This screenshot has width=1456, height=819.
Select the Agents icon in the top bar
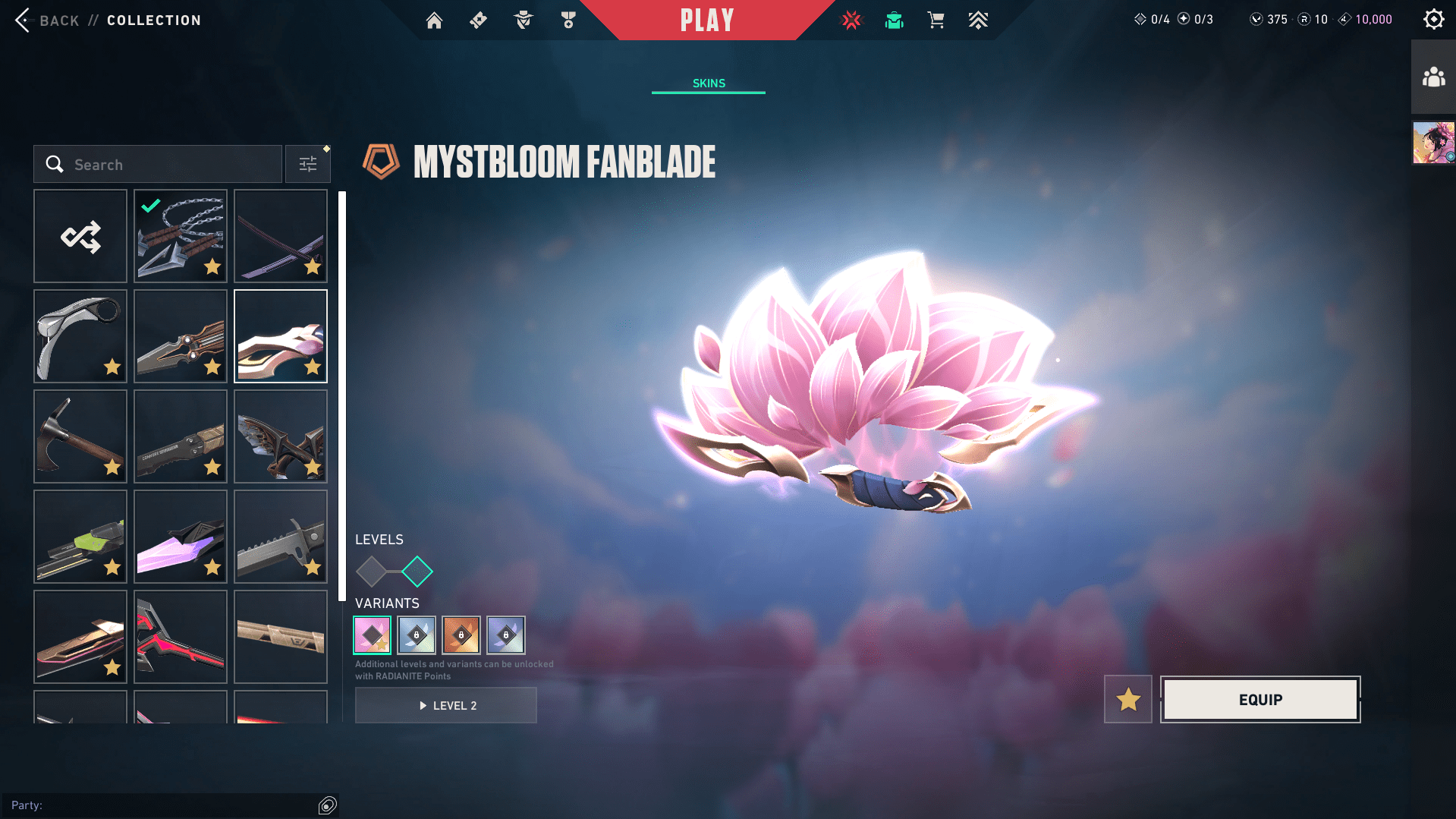[x=523, y=20]
